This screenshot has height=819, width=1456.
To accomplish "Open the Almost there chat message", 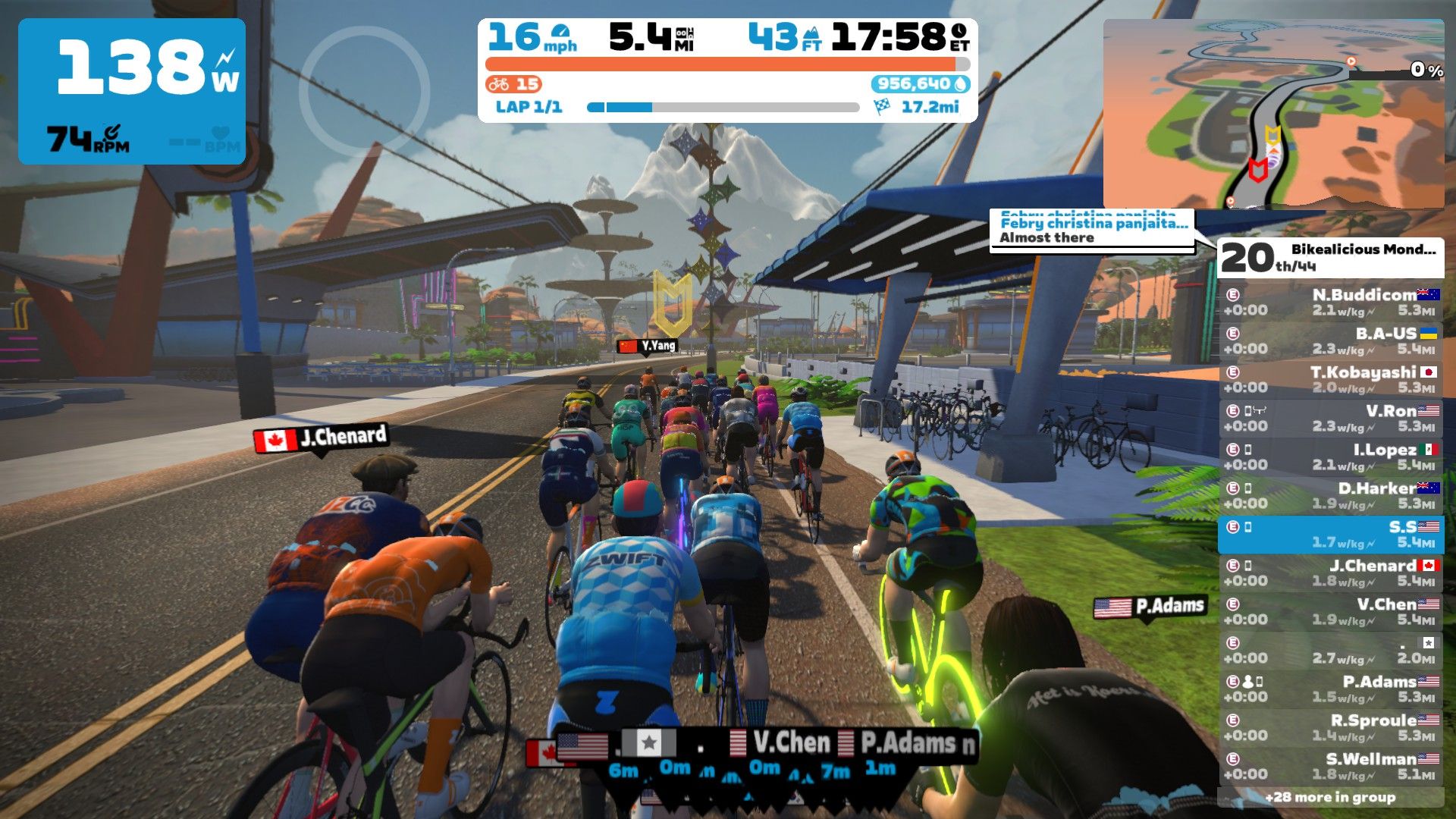I will pyautogui.click(x=1092, y=230).
